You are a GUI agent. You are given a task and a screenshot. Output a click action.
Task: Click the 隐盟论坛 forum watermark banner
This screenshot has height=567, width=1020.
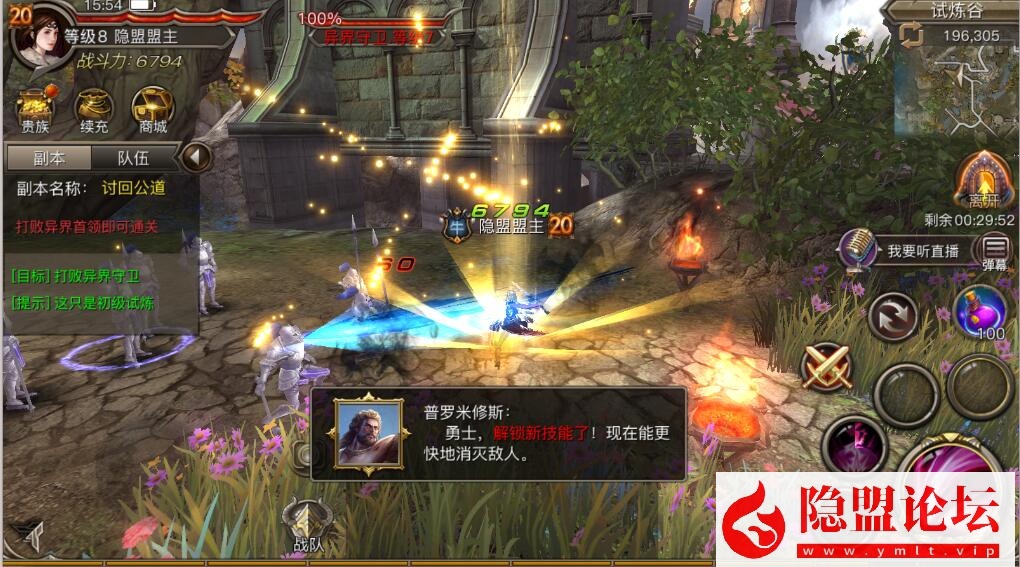coord(867,519)
